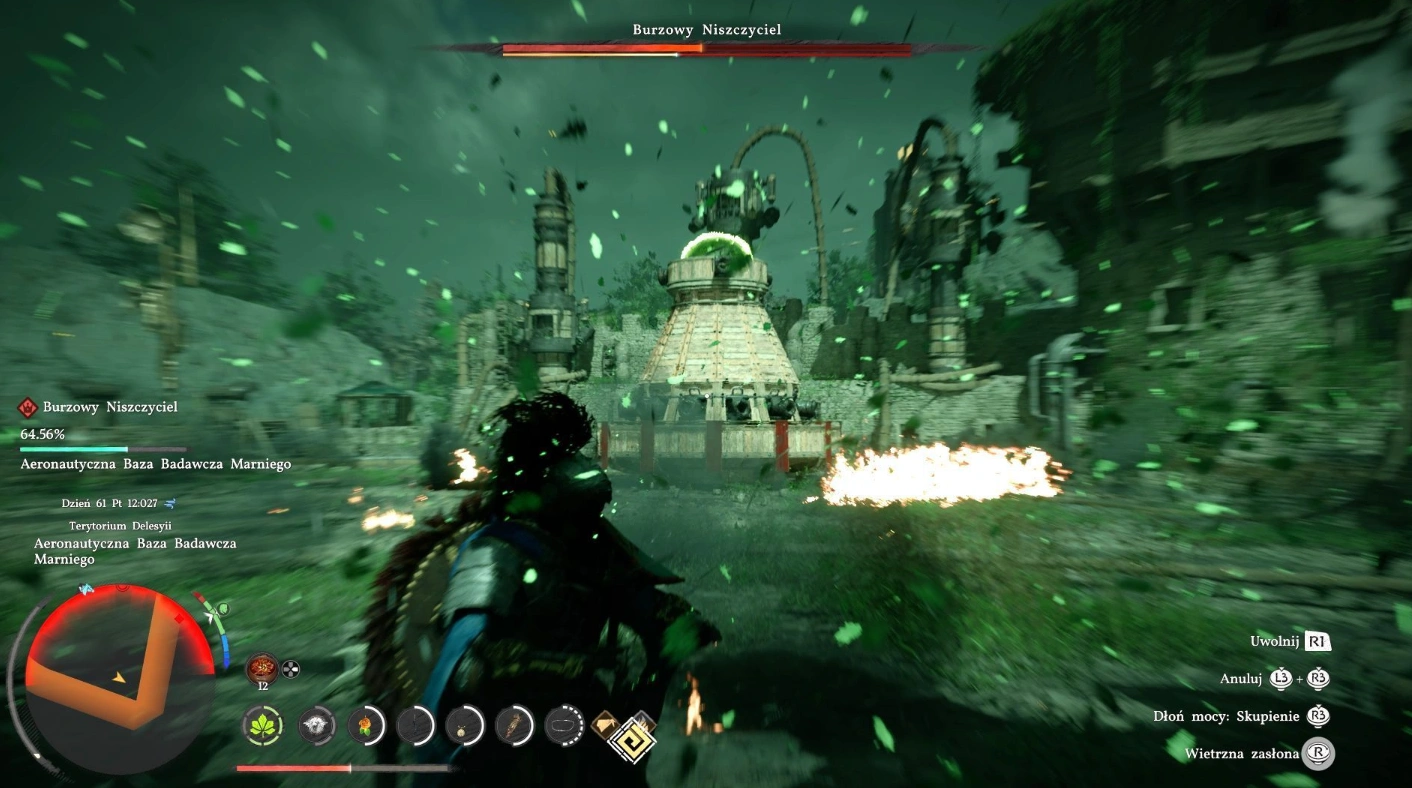The height and width of the screenshot is (788, 1412).
Task: Click the red boss marker icon
Action: (28, 408)
